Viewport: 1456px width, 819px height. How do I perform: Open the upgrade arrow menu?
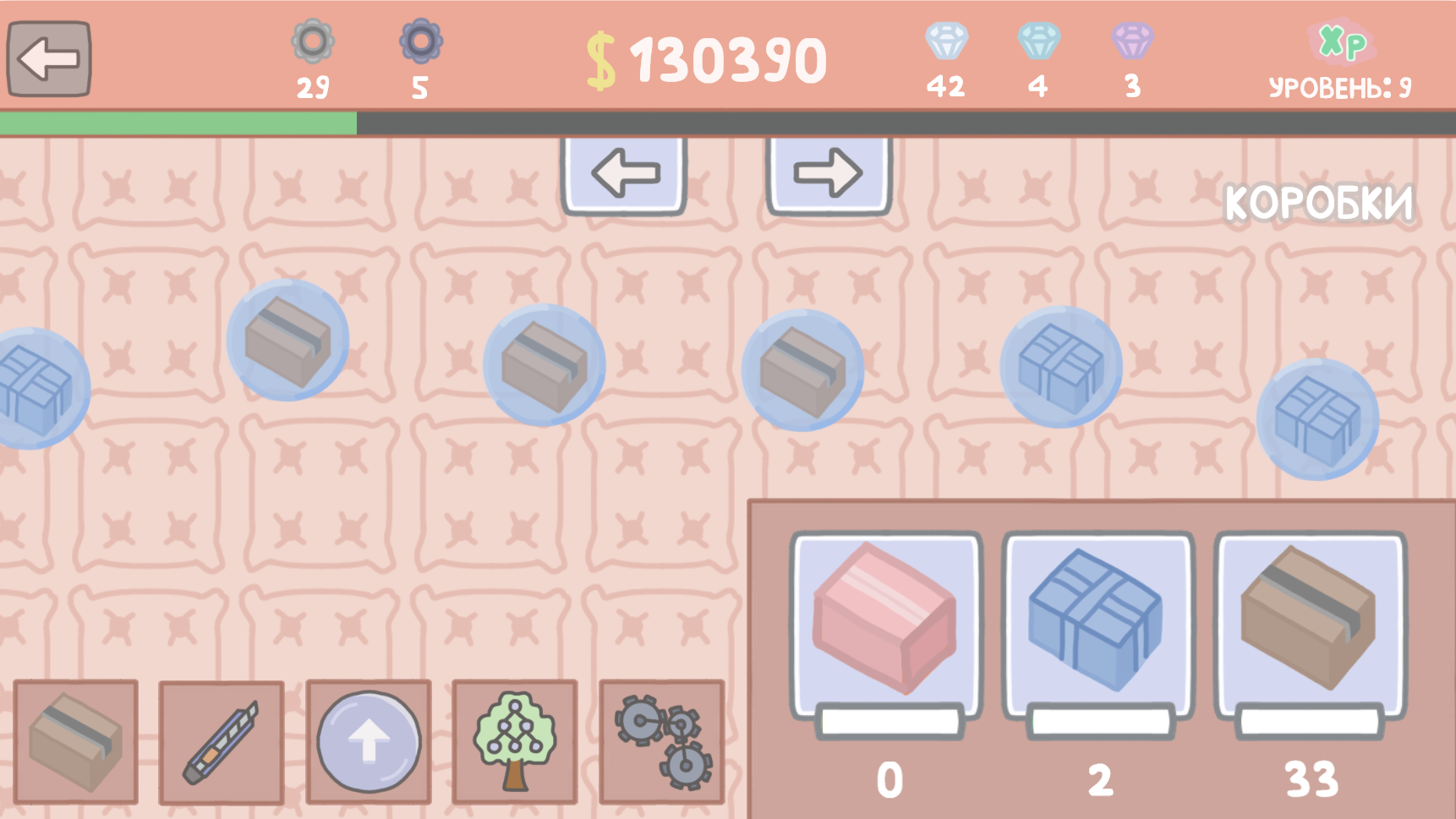368,742
